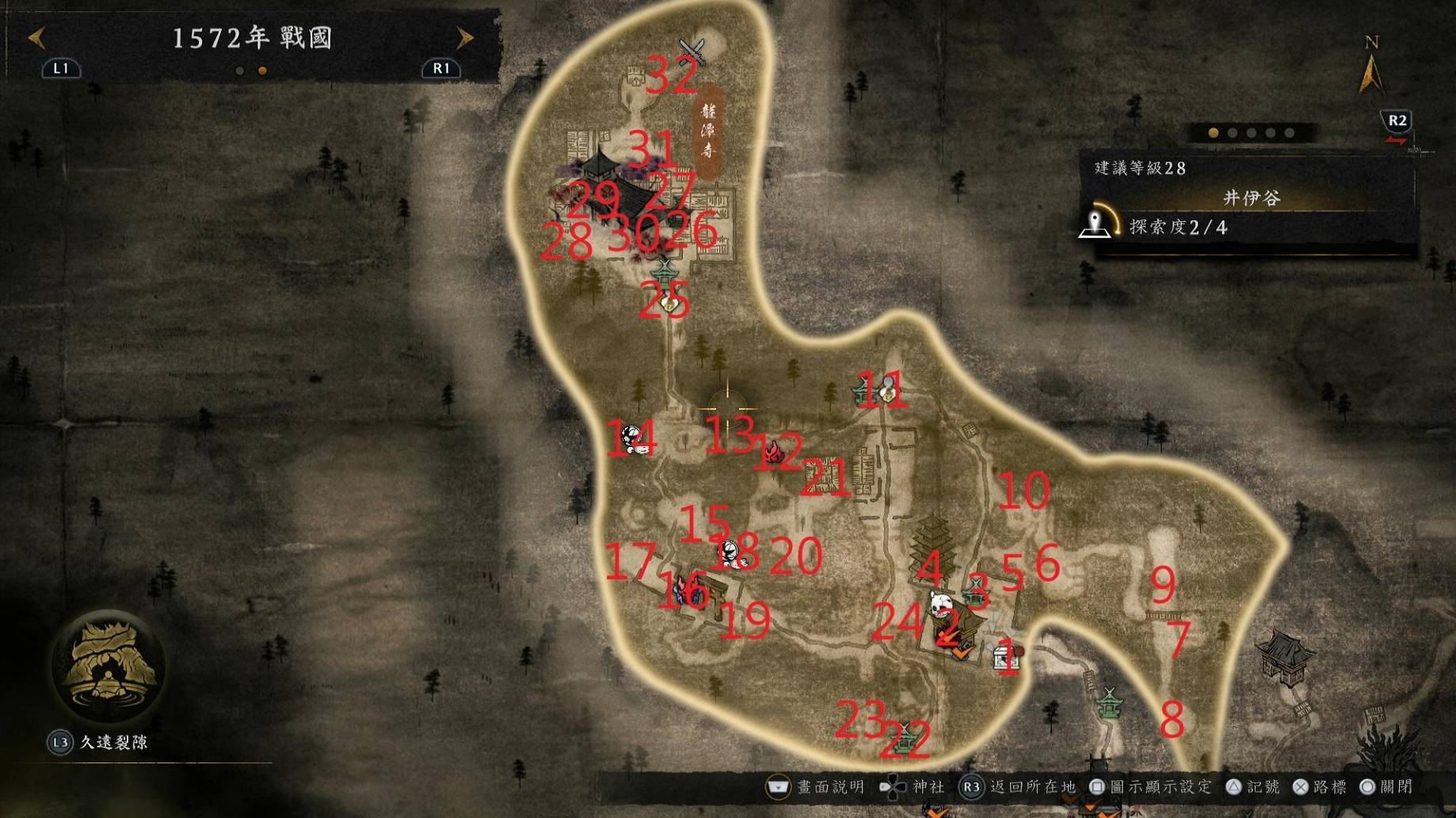Select the white panda mask marker

coord(940,605)
